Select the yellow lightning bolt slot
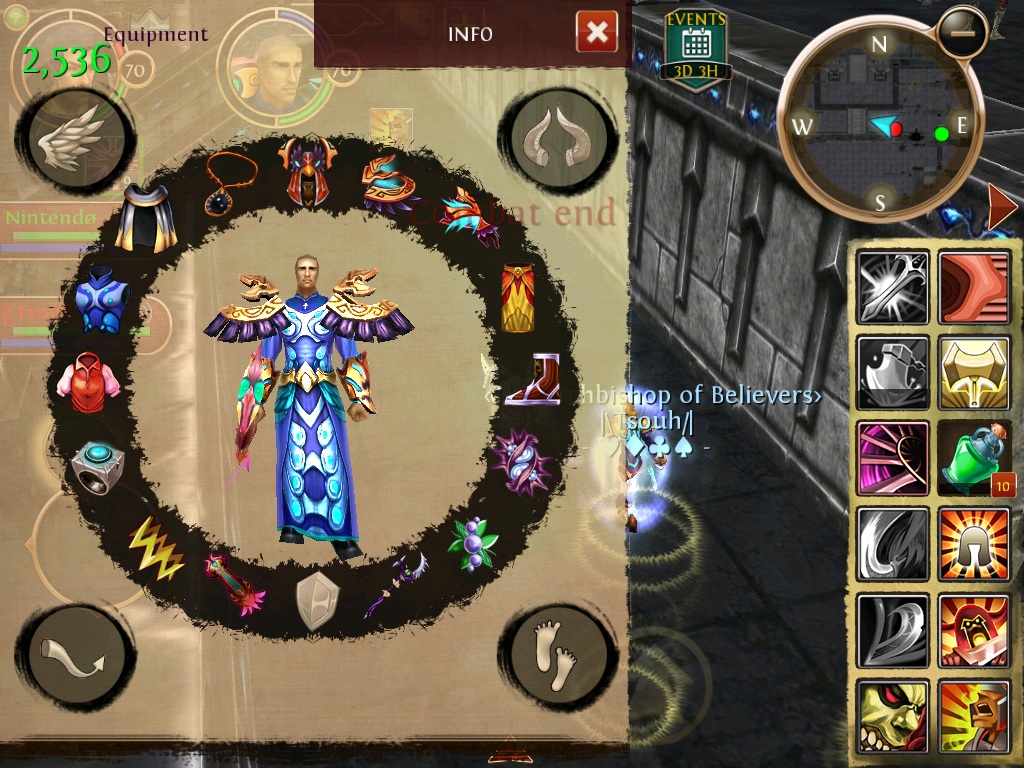This screenshot has height=768, width=1024. 156,546
